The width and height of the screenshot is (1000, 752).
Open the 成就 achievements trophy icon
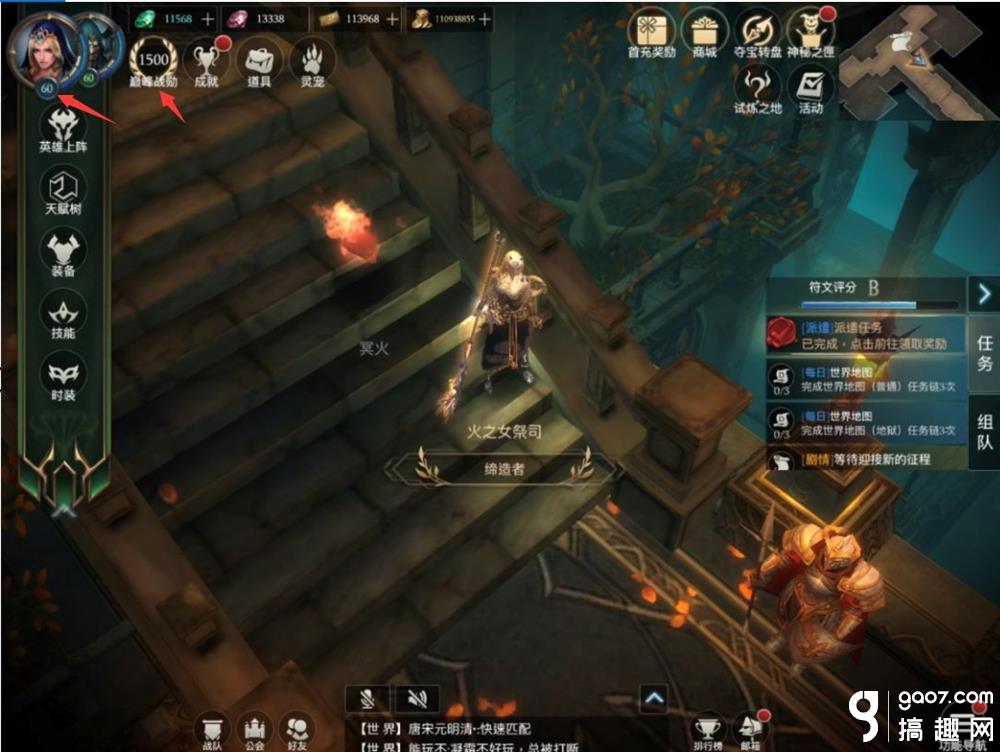click(x=207, y=61)
